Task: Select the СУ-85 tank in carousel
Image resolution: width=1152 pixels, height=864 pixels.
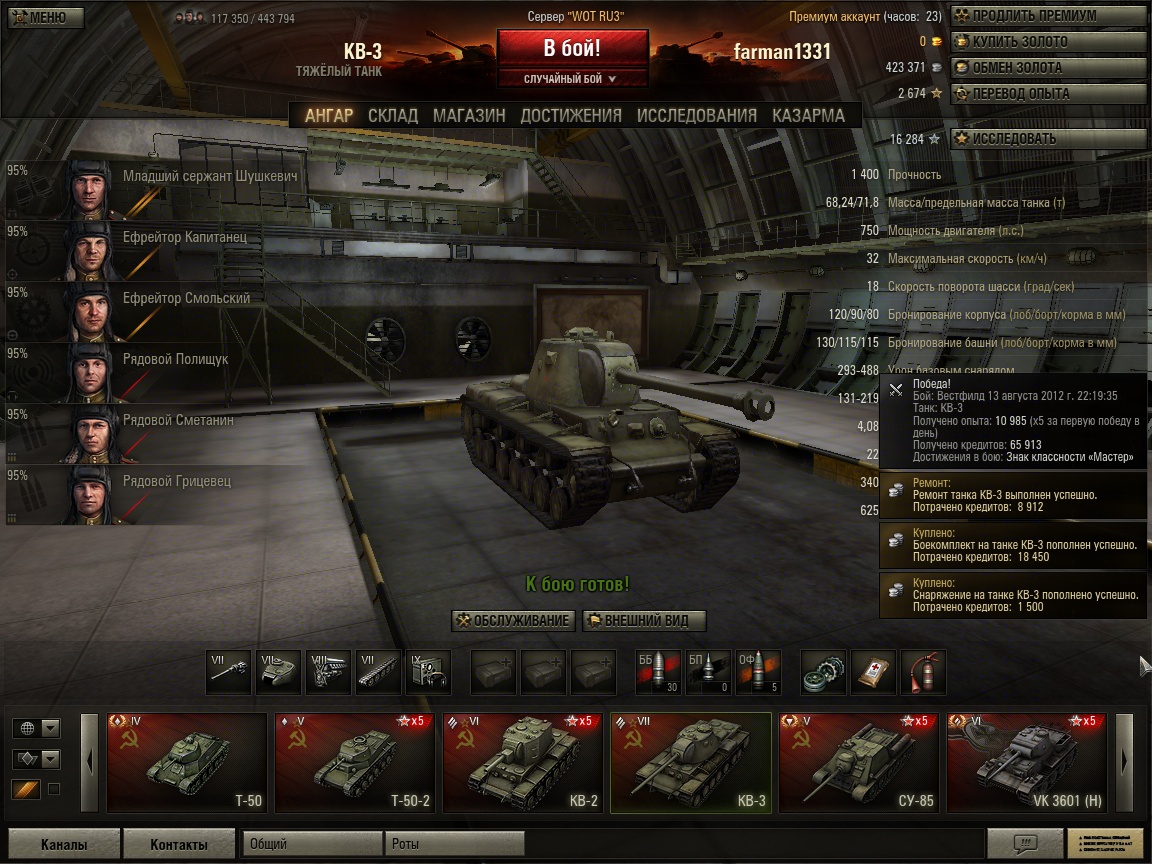Action: [x=859, y=762]
